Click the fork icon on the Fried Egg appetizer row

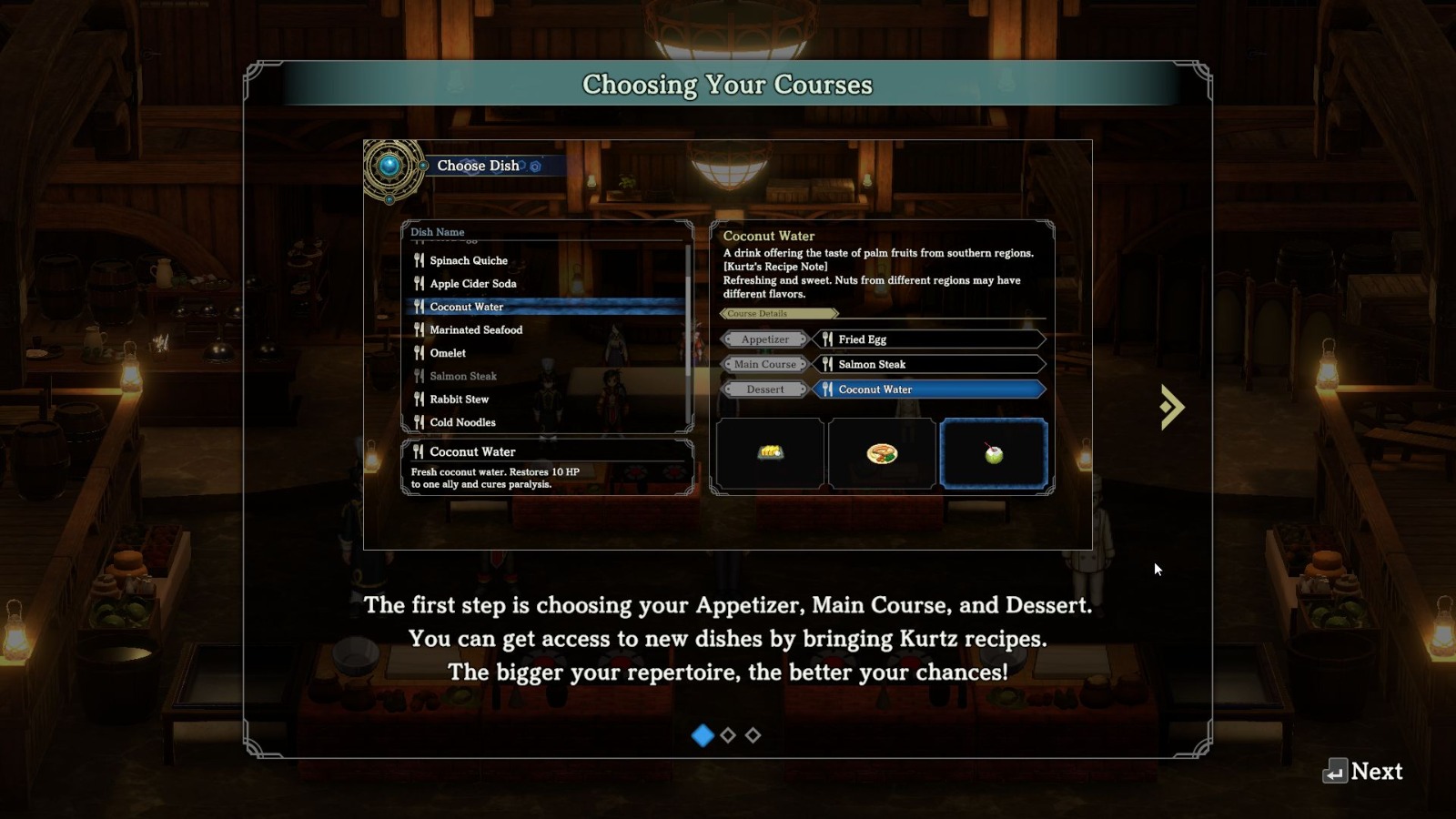[x=827, y=339]
